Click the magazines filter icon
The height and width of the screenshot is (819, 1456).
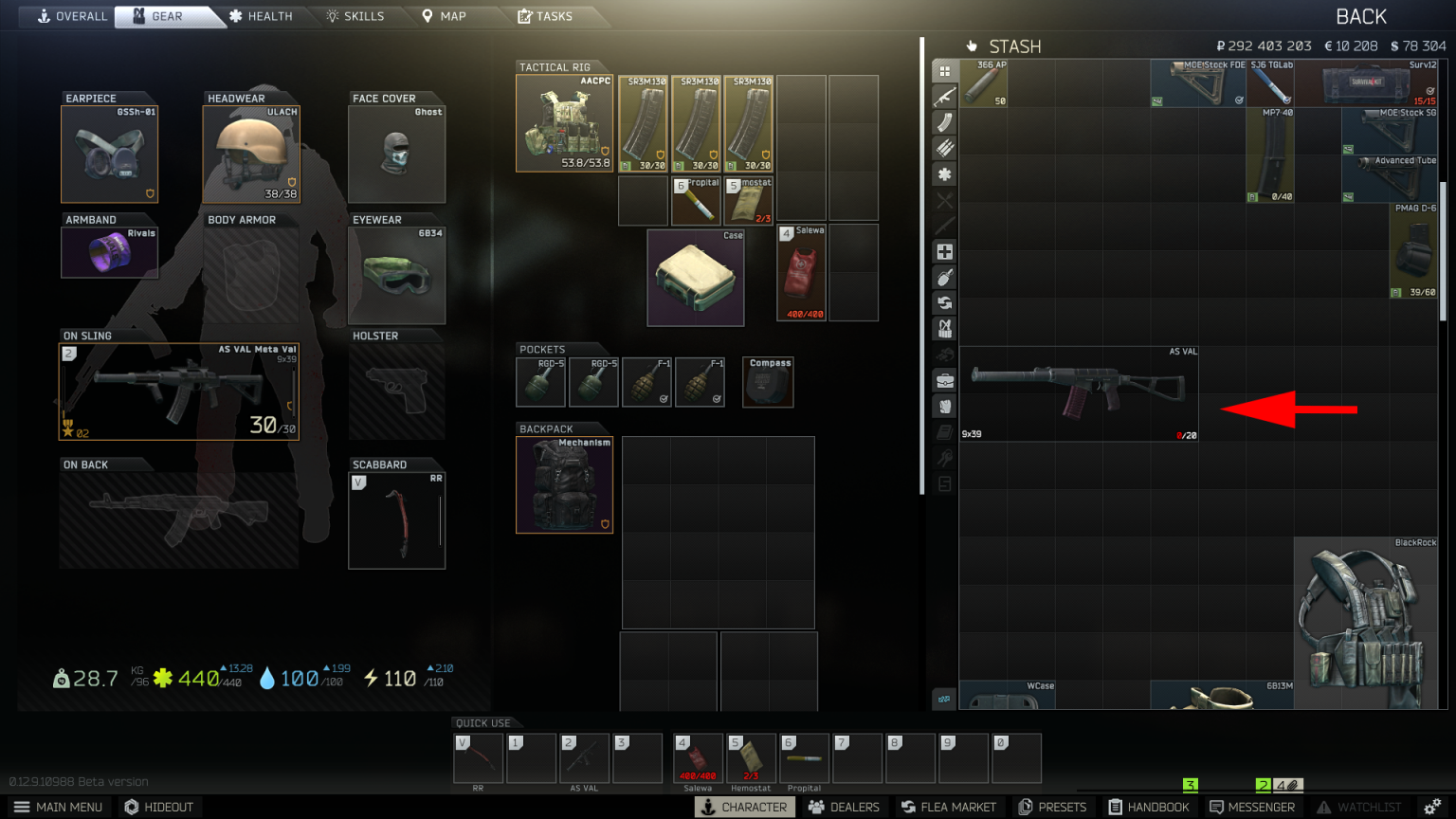pos(944,121)
